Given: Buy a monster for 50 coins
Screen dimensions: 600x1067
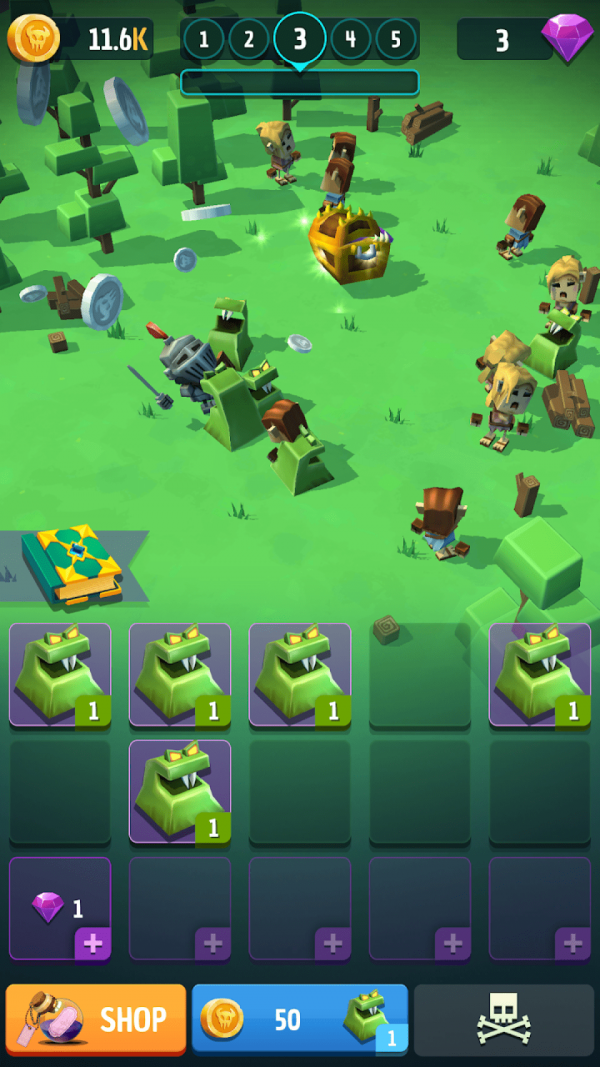Looking at the screenshot, I should pos(299,1019).
